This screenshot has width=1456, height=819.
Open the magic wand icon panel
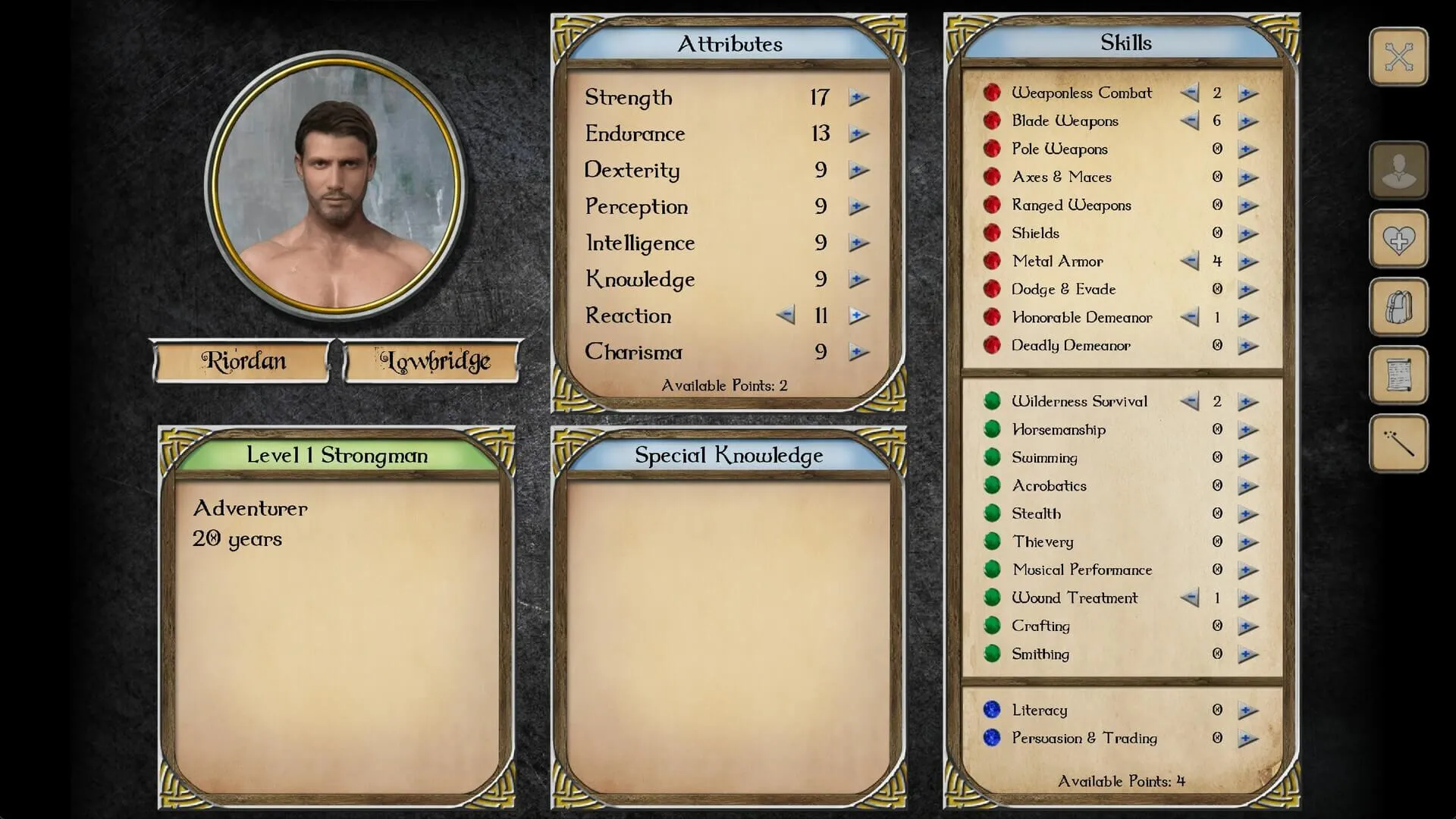point(1398,444)
